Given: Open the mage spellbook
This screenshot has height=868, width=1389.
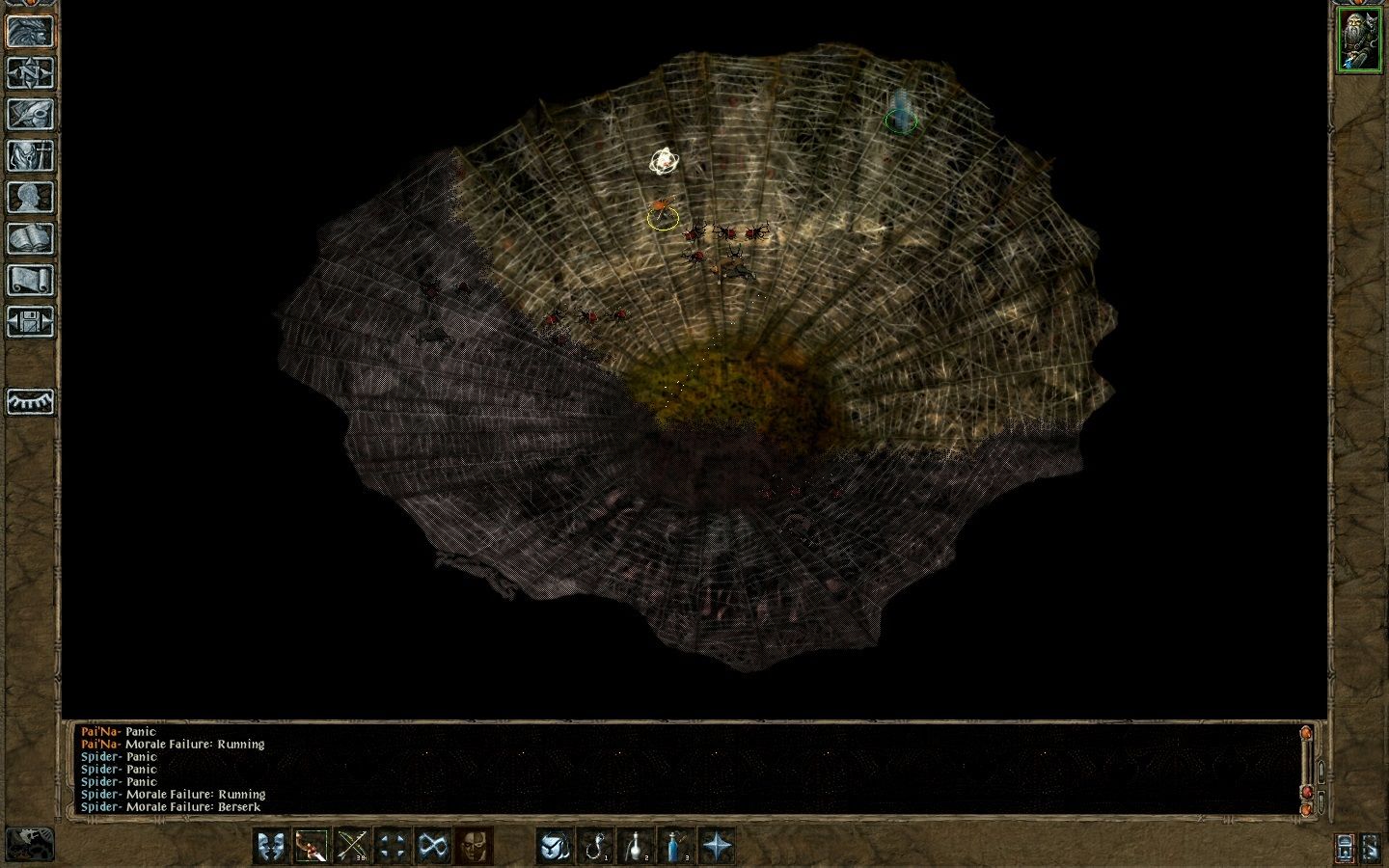Looking at the screenshot, I should click(x=30, y=236).
